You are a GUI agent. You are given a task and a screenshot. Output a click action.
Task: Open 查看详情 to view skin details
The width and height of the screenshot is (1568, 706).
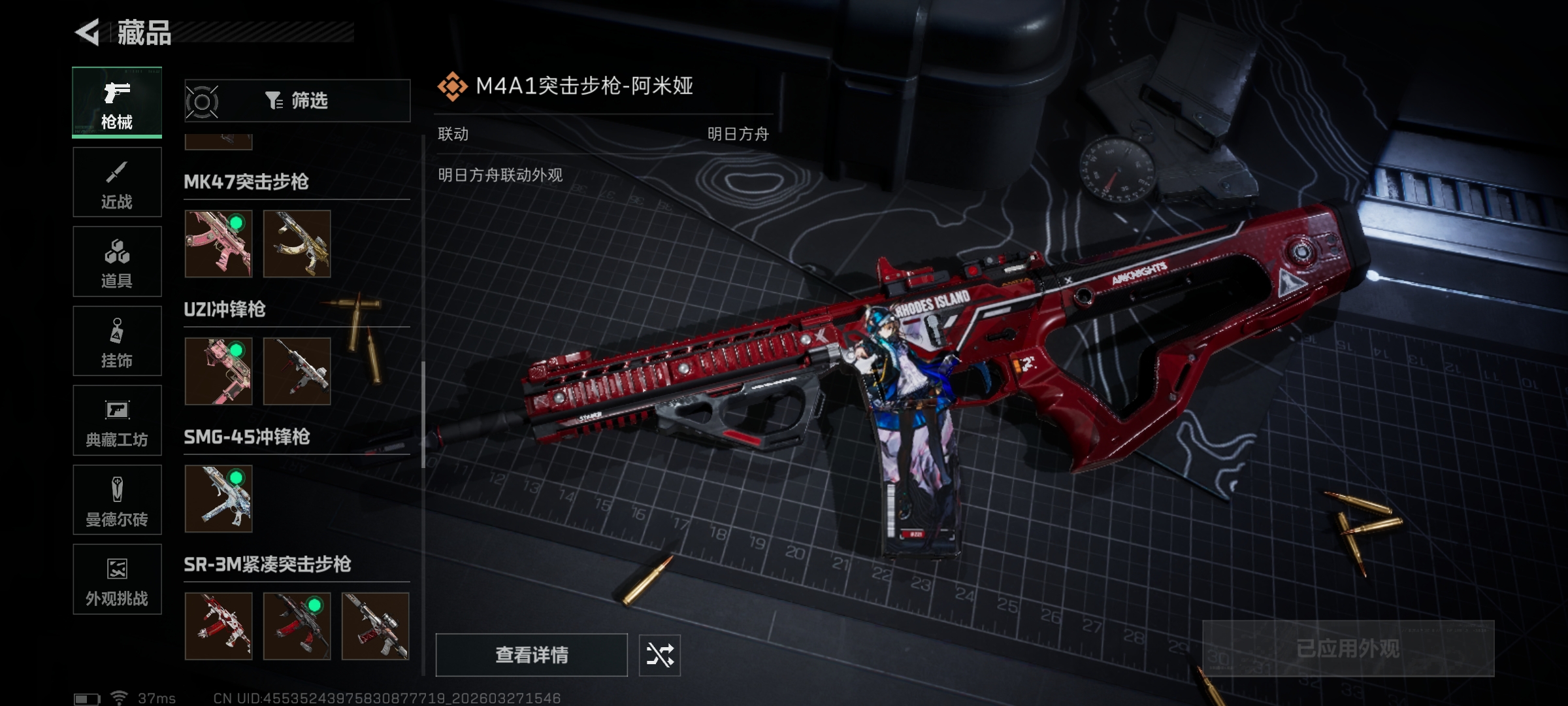click(531, 655)
